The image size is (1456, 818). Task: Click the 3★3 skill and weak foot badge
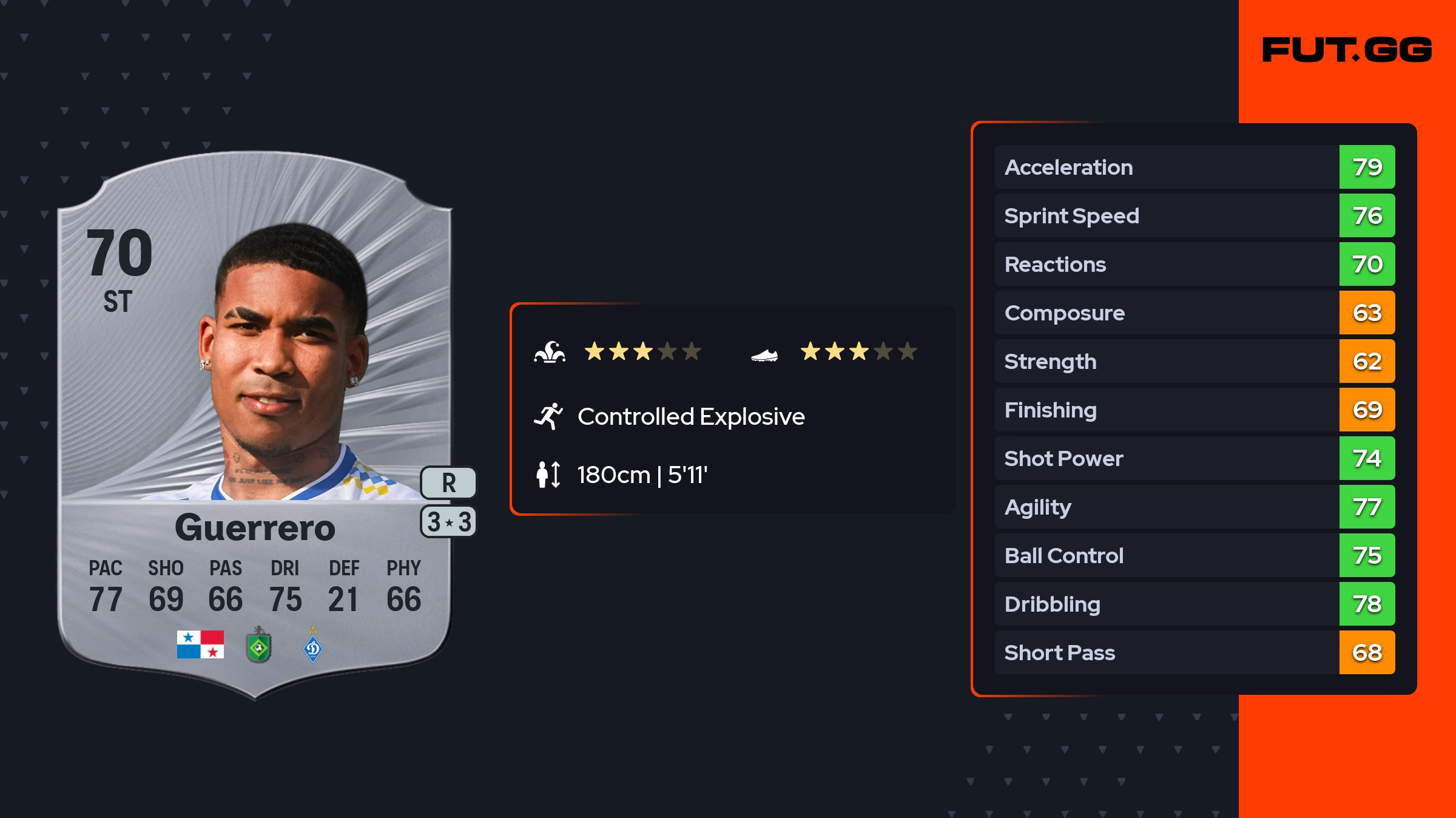click(x=448, y=522)
